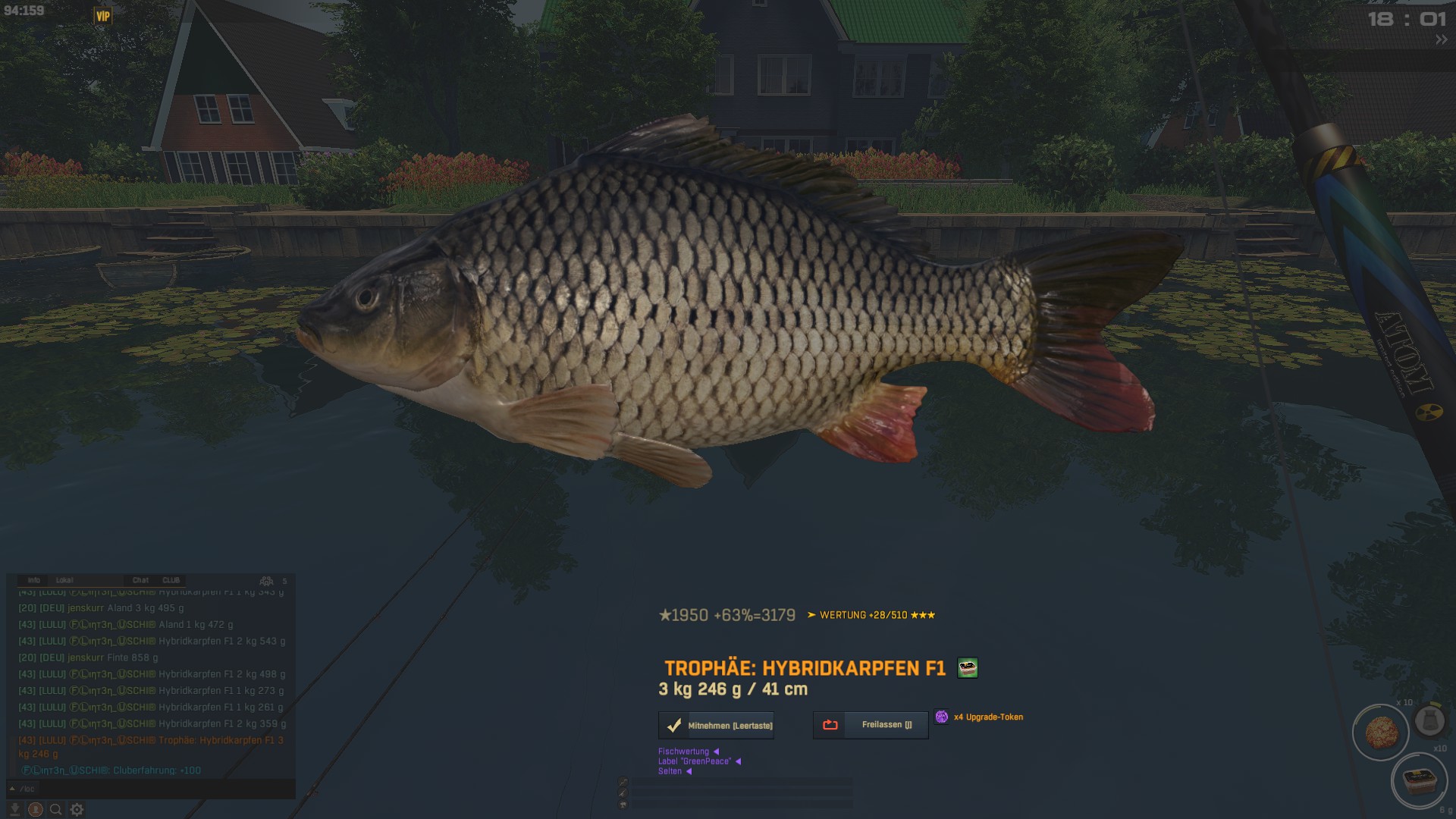The width and height of the screenshot is (1456, 819).
Task: Click the download arrow icon below chat
Action: [x=14, y=809]
